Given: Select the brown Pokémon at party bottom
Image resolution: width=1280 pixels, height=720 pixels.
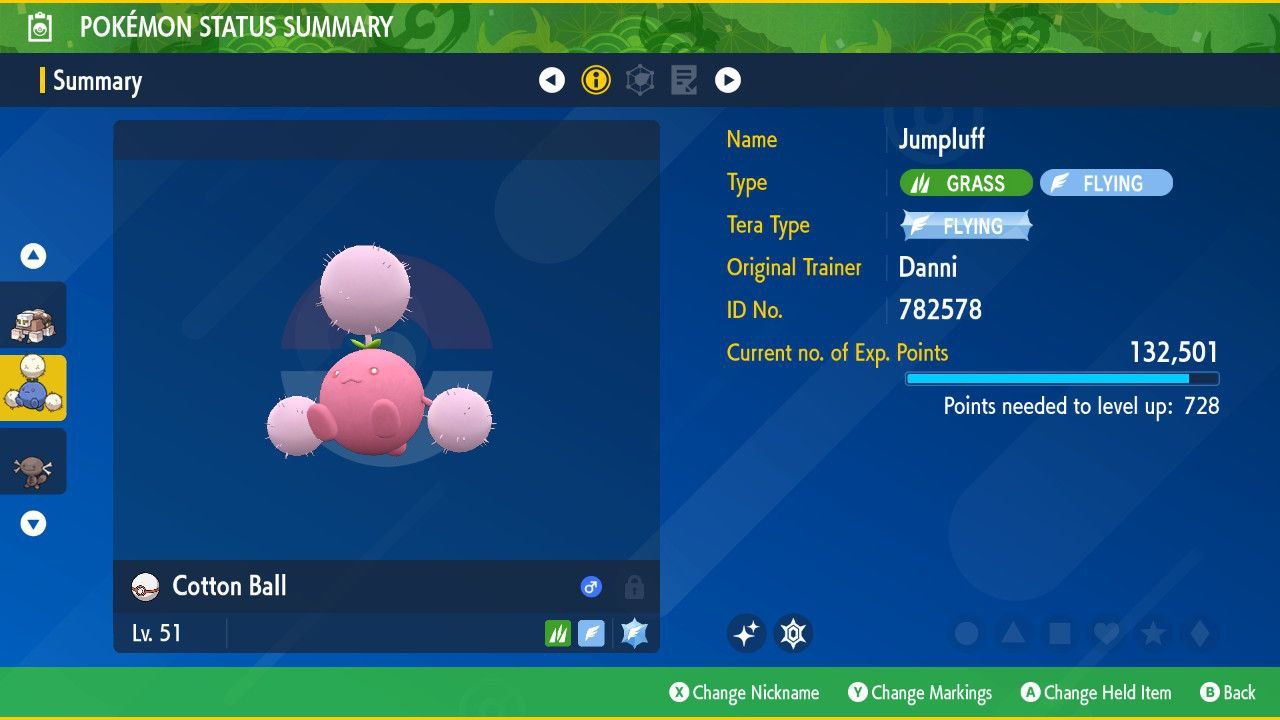Looking at the screenshot, I should click(33, 462).
